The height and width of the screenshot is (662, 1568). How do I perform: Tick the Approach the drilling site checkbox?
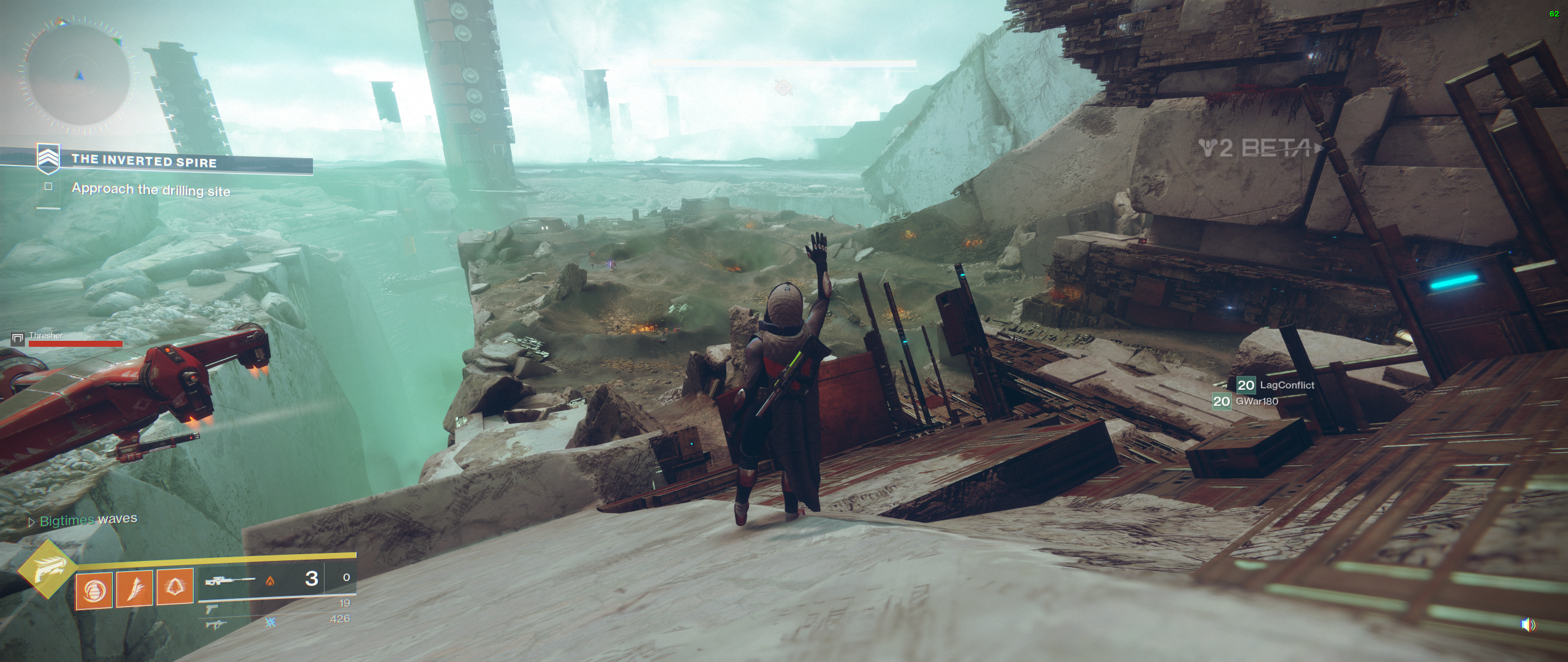coord(49,186)
